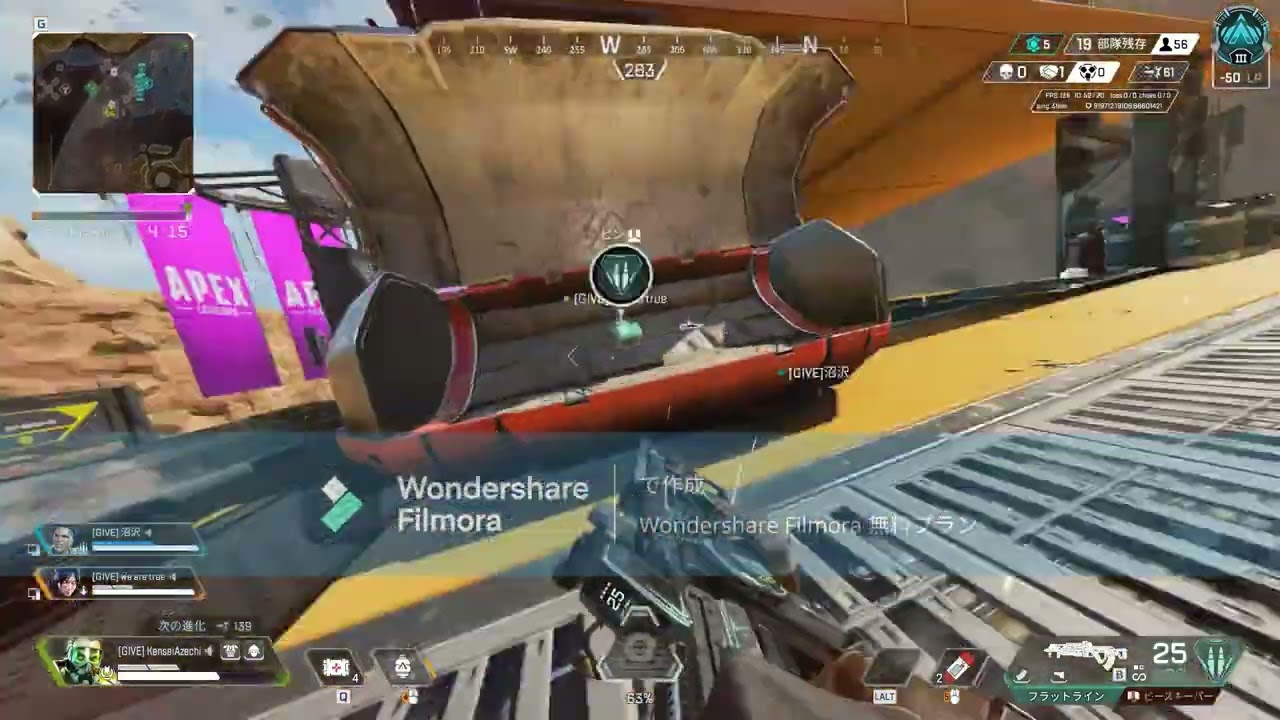Select the tactical ability icon with count 4
The image size is (1280, 720).
point(336,667)
